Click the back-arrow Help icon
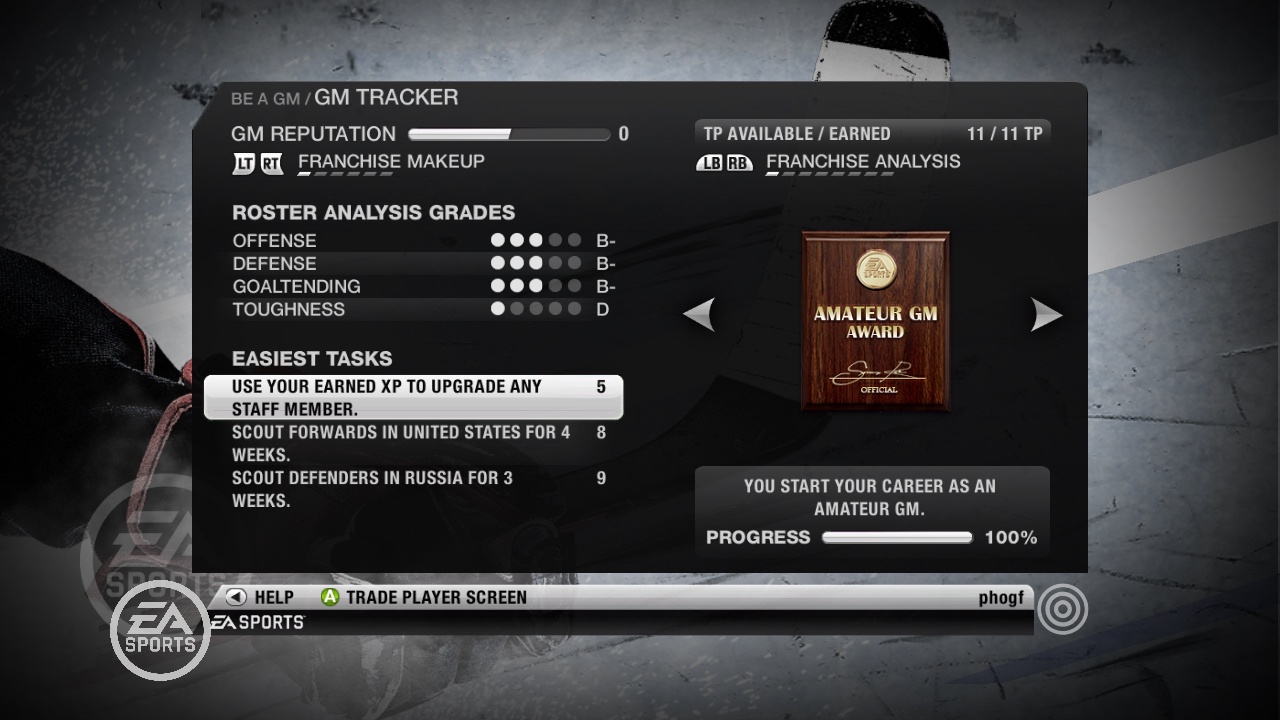 coord(233,597)
